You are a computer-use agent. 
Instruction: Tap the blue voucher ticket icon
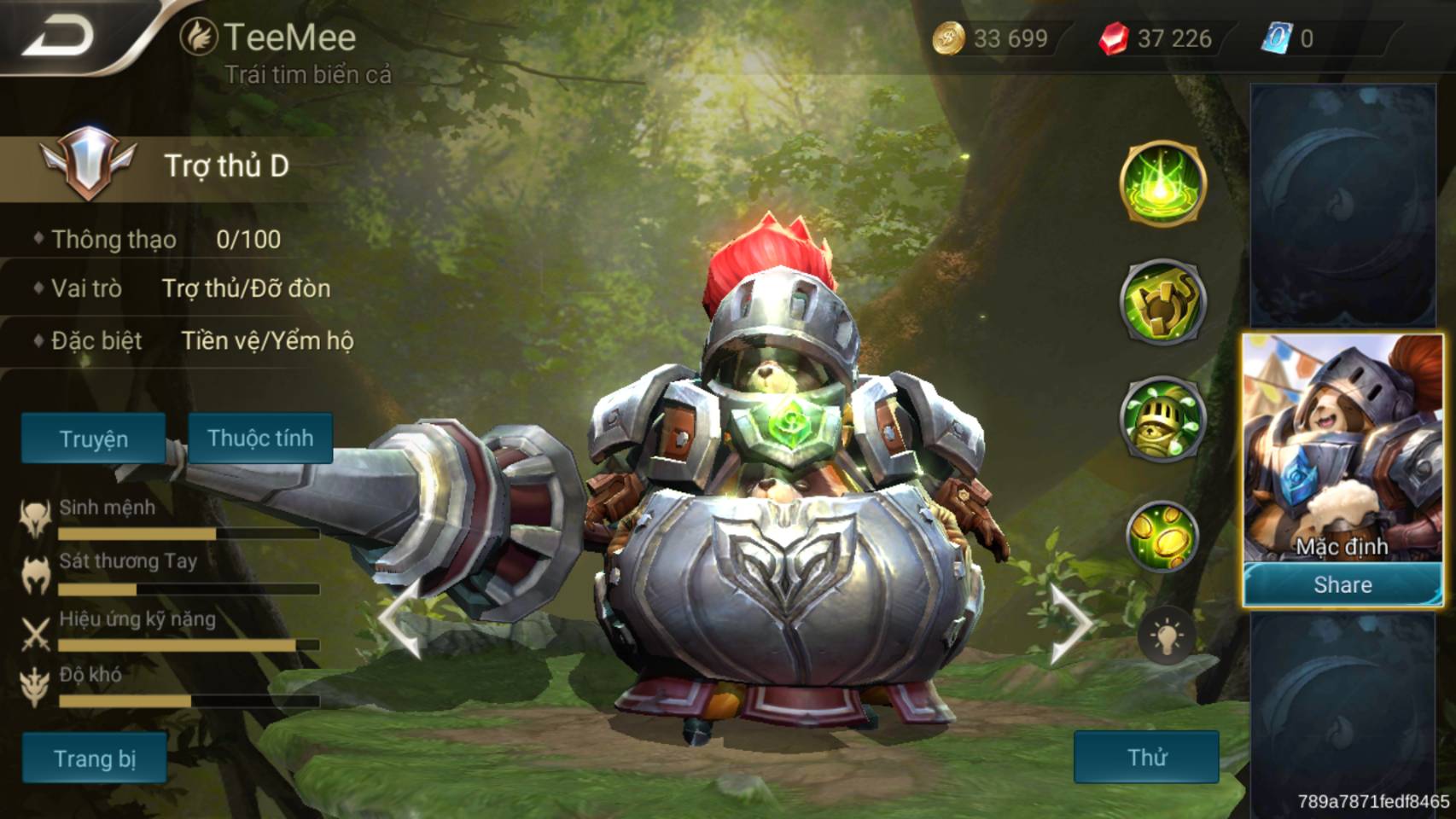tap(1276, 38)
